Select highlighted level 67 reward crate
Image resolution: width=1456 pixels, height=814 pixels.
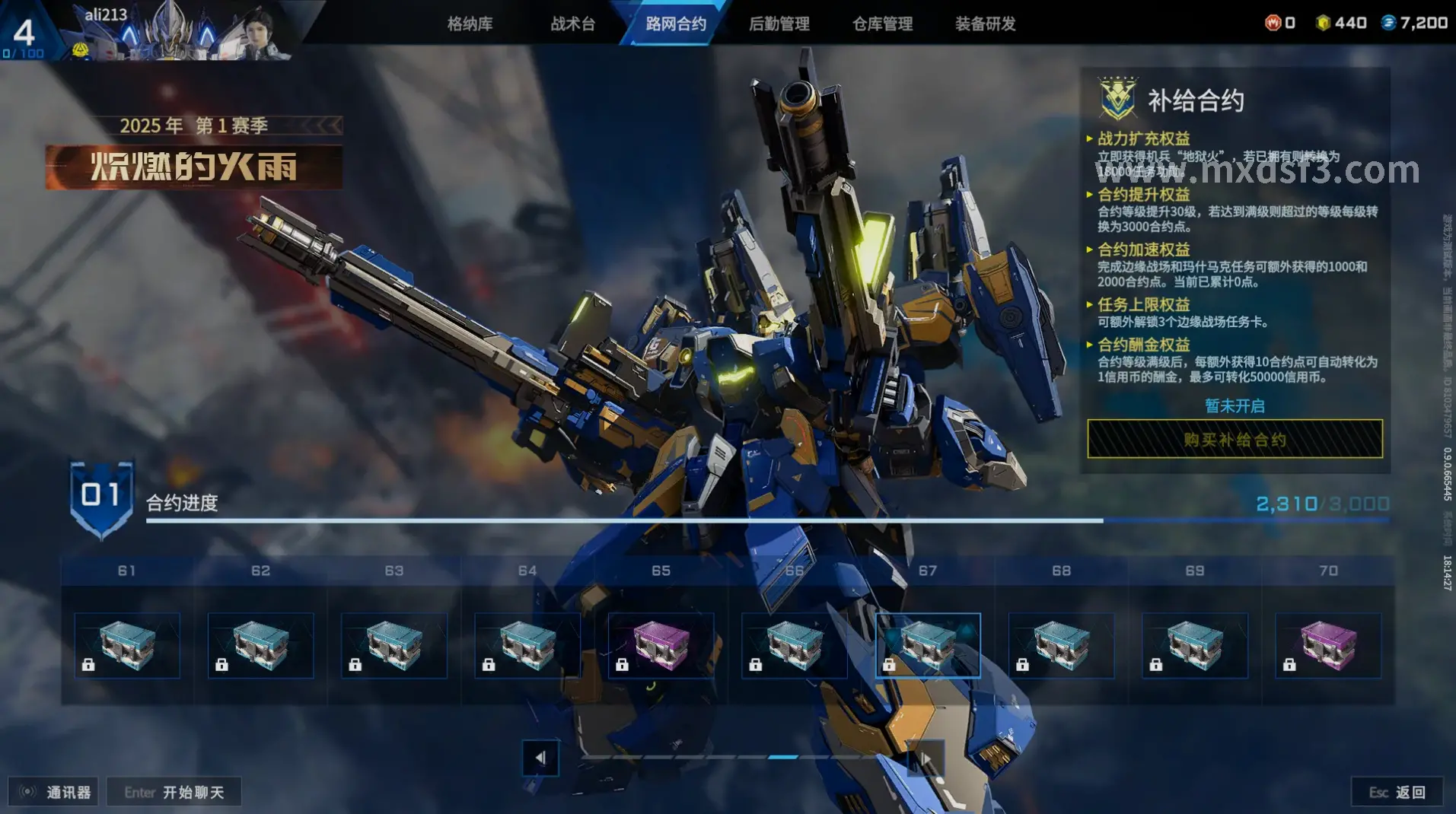point(928,645)
